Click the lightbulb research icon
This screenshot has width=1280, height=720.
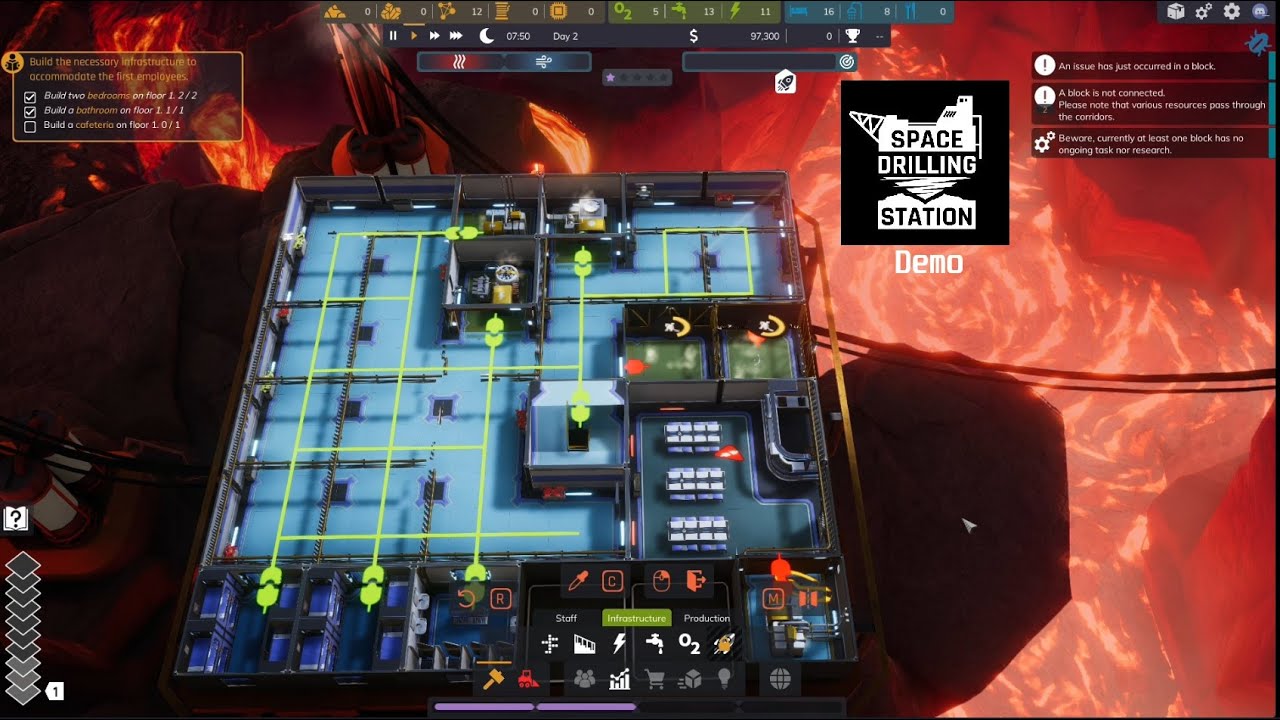[x=724, y=678]
